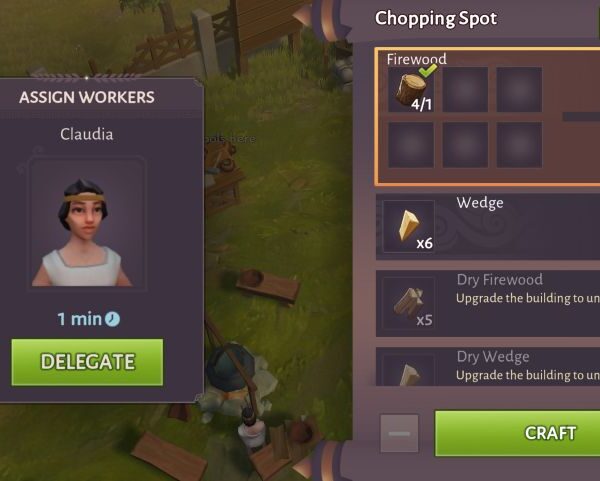The width and height of the screenshot is (600, 481).
Task: Decrease craft quantity with minus button
Action: click(399, 433)
